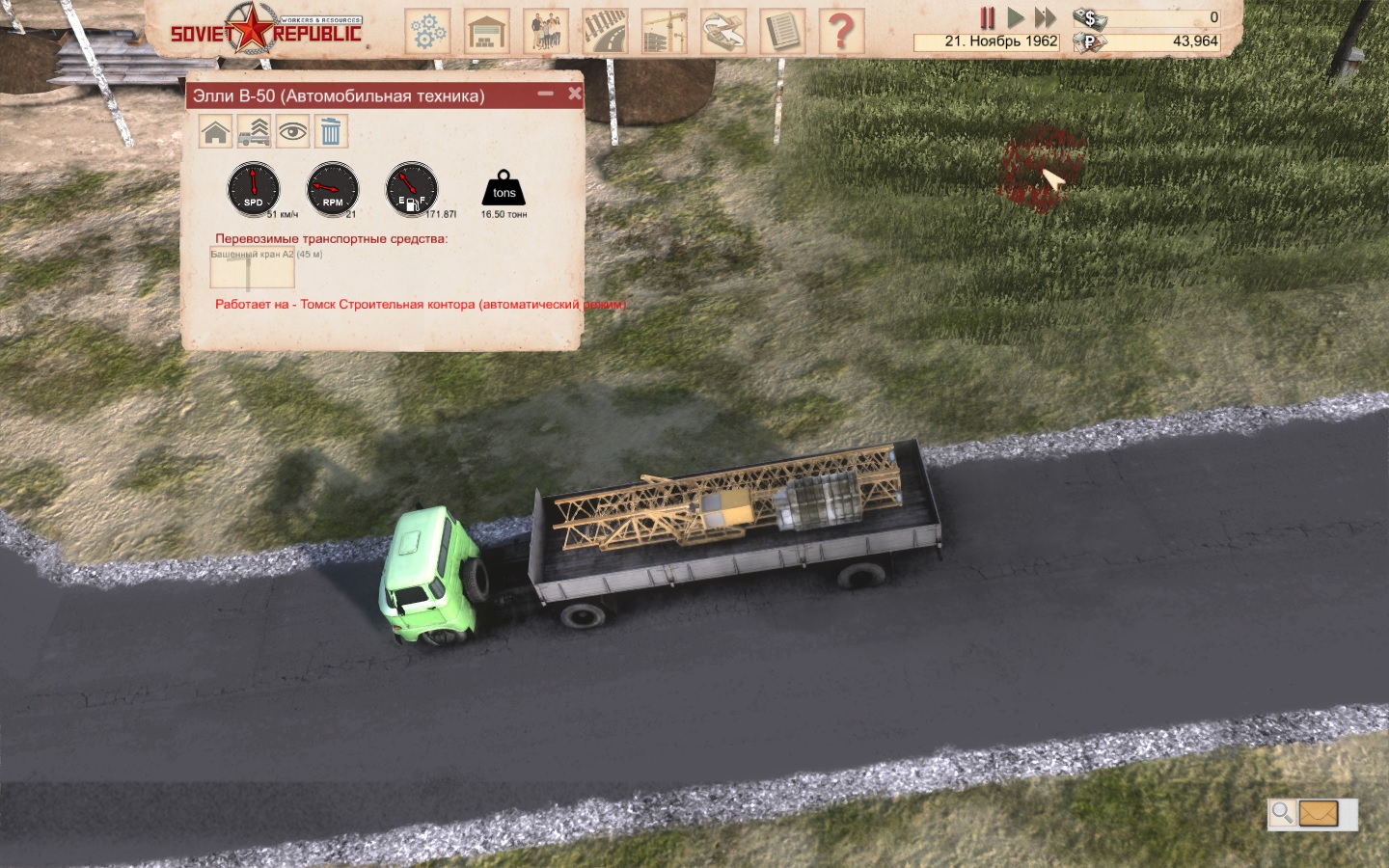Minimize the Элли B-50 vehicle window

coord(546,94)
